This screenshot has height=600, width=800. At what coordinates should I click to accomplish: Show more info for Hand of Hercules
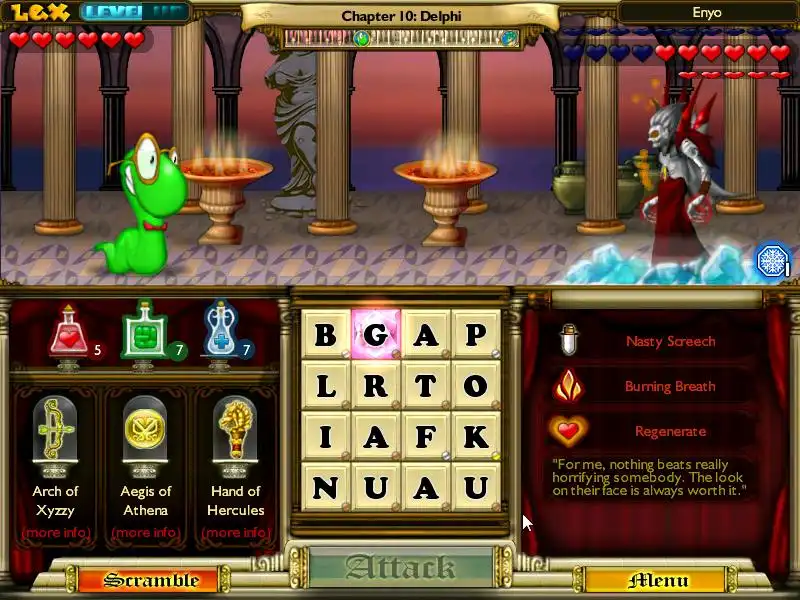pos(236,532)
